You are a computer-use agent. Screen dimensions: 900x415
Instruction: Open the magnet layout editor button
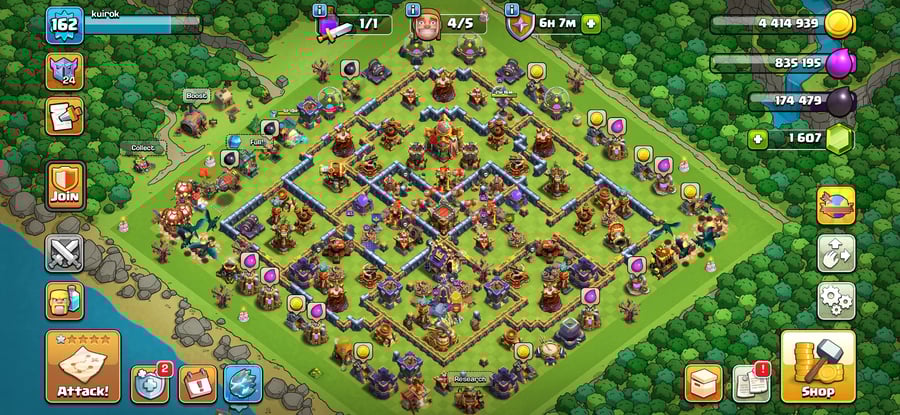click(x=835, y=253)
